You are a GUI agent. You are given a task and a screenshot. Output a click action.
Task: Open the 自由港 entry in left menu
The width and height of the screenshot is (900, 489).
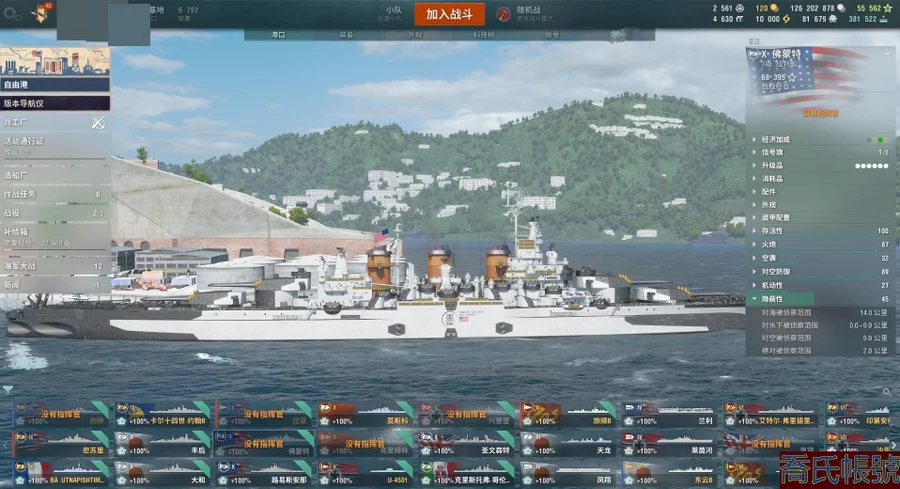54,85
